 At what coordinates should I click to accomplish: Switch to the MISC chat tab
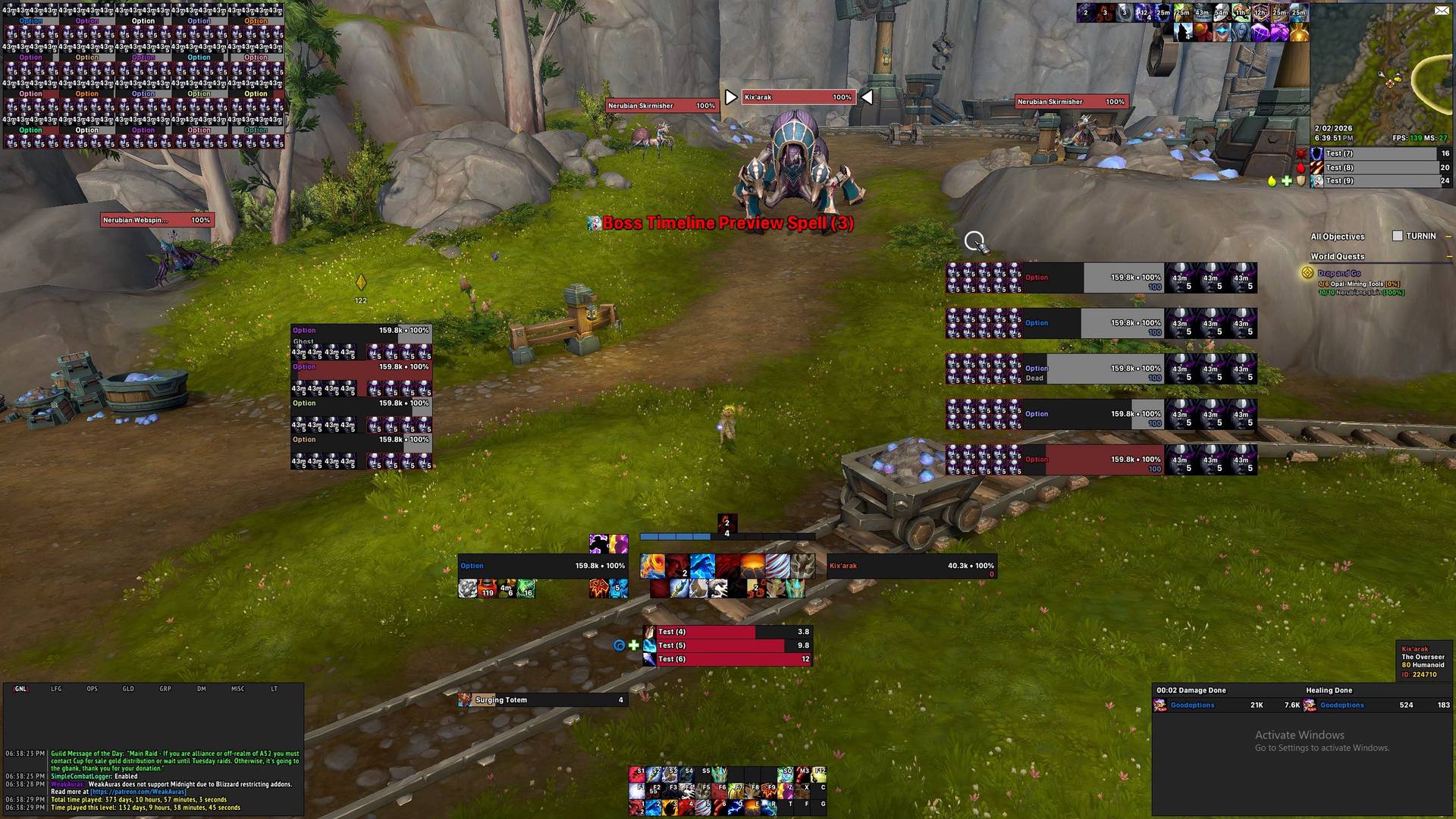click(x=237, y=689)
